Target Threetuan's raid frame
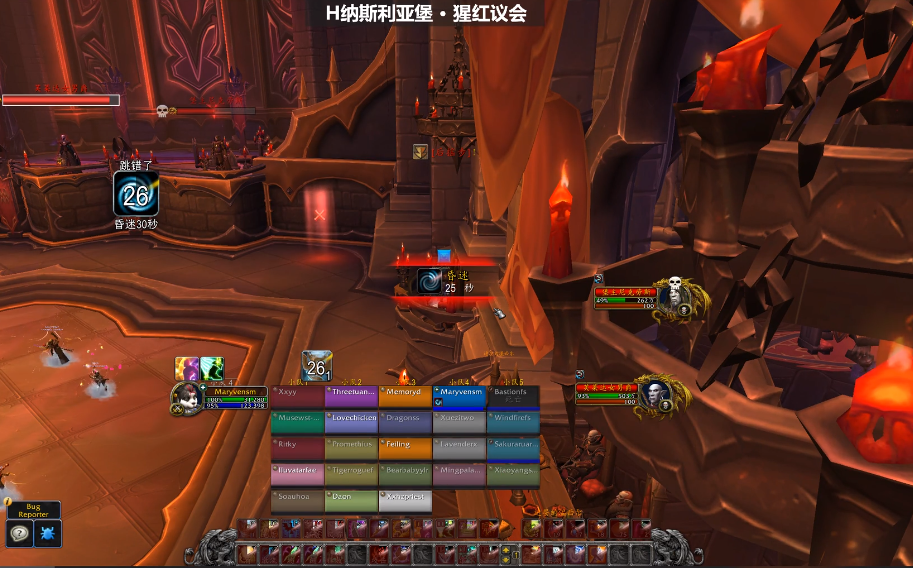This screenshot has height=568, width=913. pos(352,397)
